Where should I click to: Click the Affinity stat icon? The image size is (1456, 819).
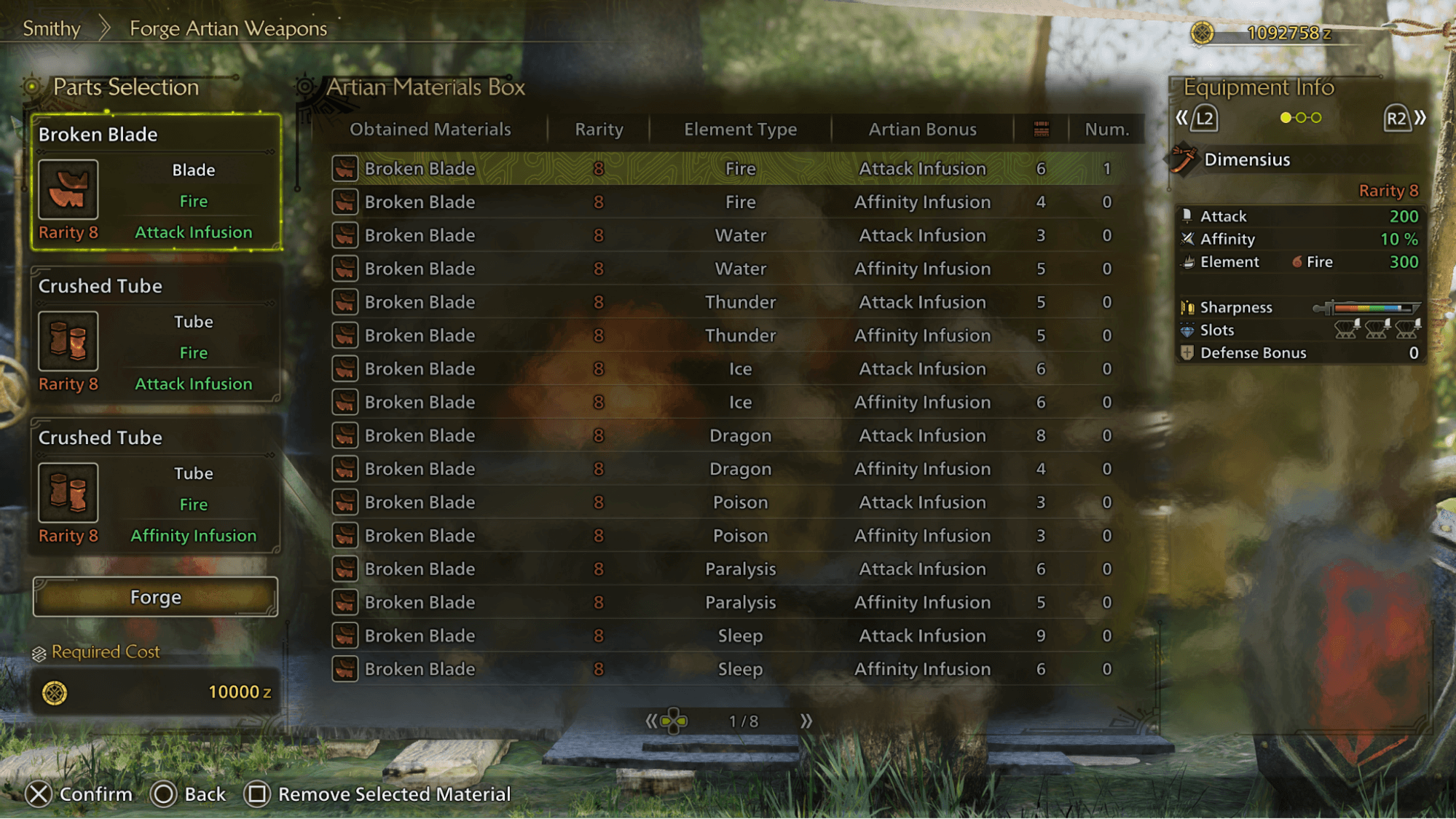tap(1189, 239)
